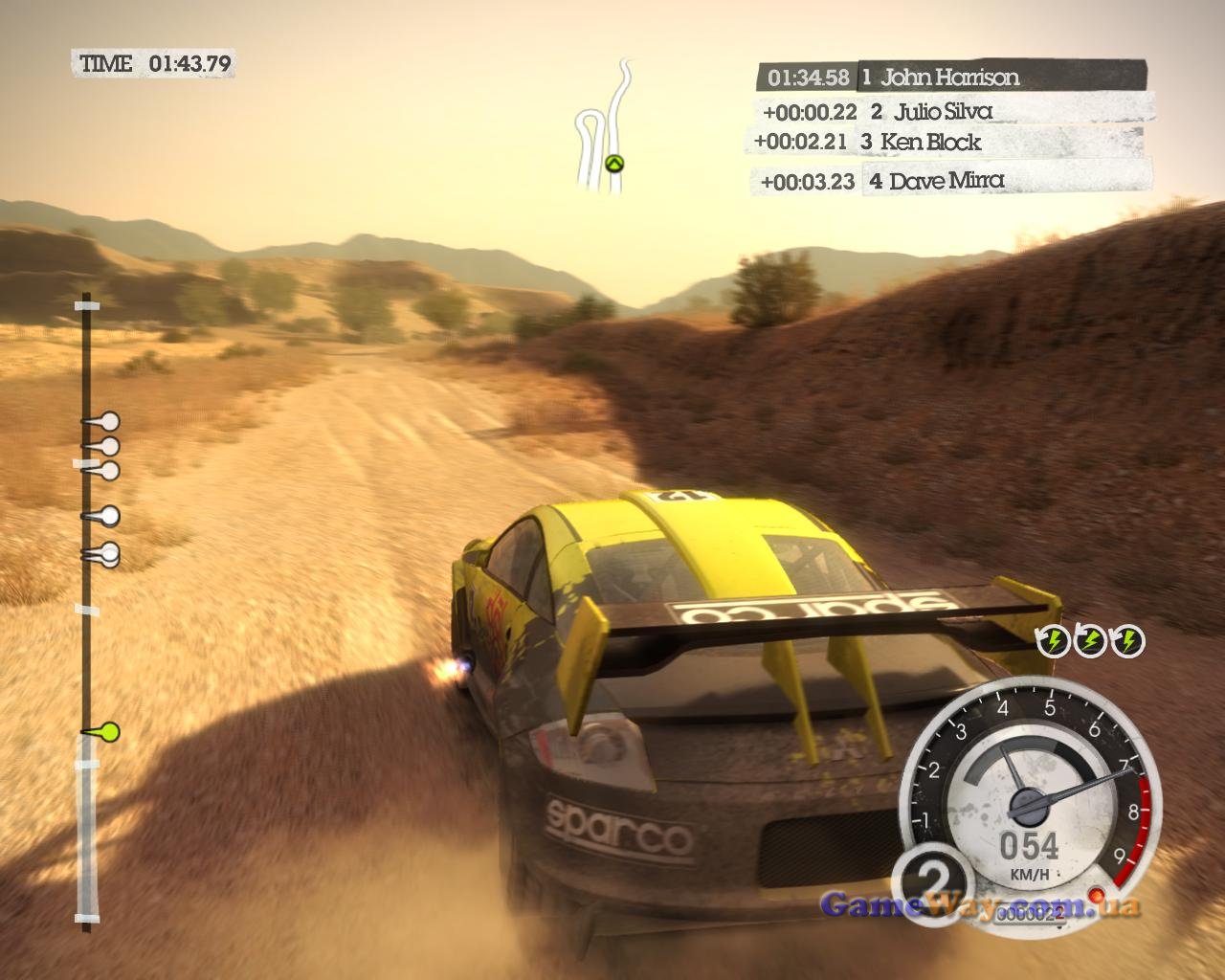Click the green player marker on the progress bar
The image size is (1225, 980).
click(108, 733)
